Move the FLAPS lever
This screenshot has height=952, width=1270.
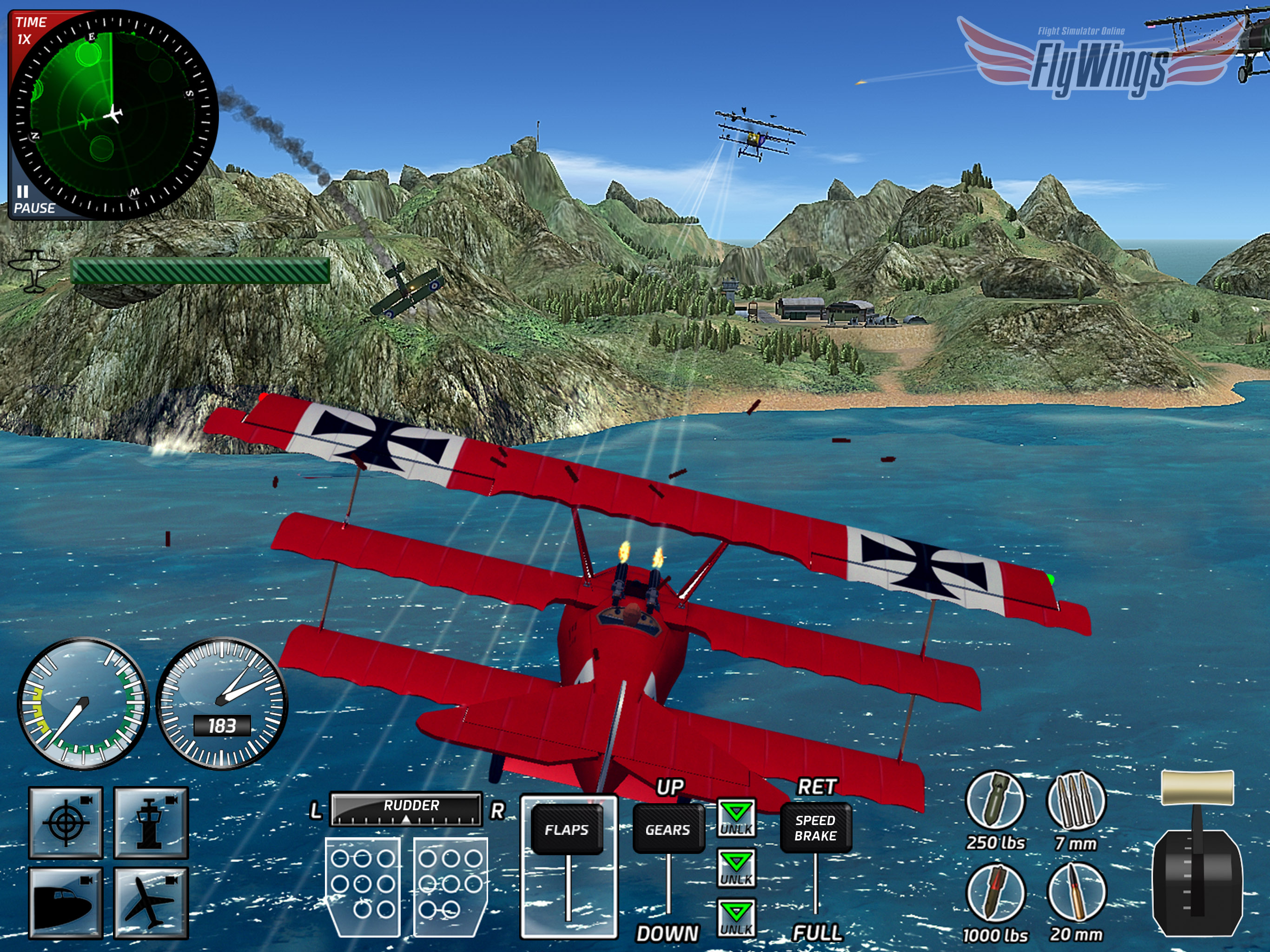pos(567,830)
